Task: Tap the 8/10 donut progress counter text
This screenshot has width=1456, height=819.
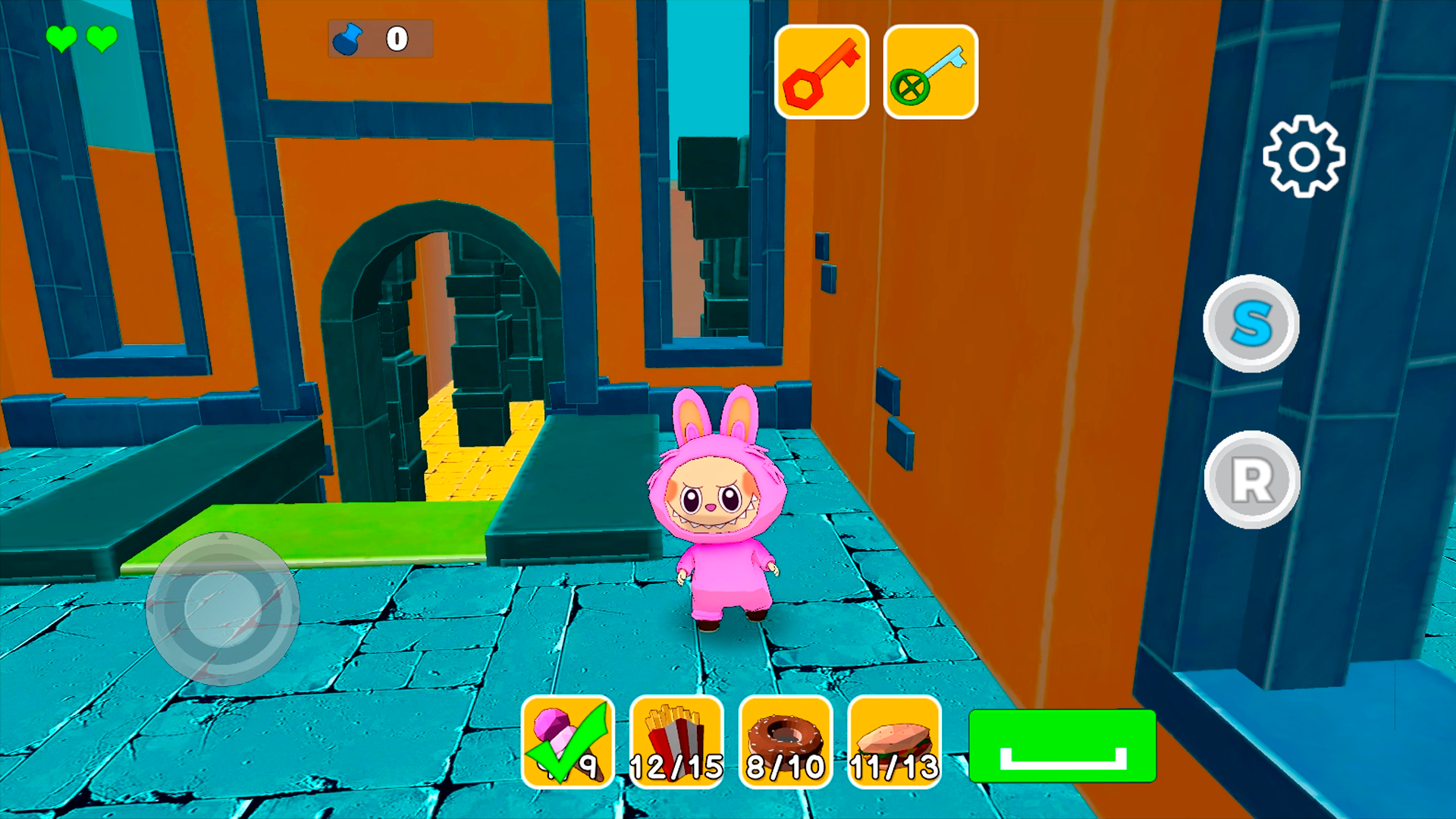Action: 785,767
